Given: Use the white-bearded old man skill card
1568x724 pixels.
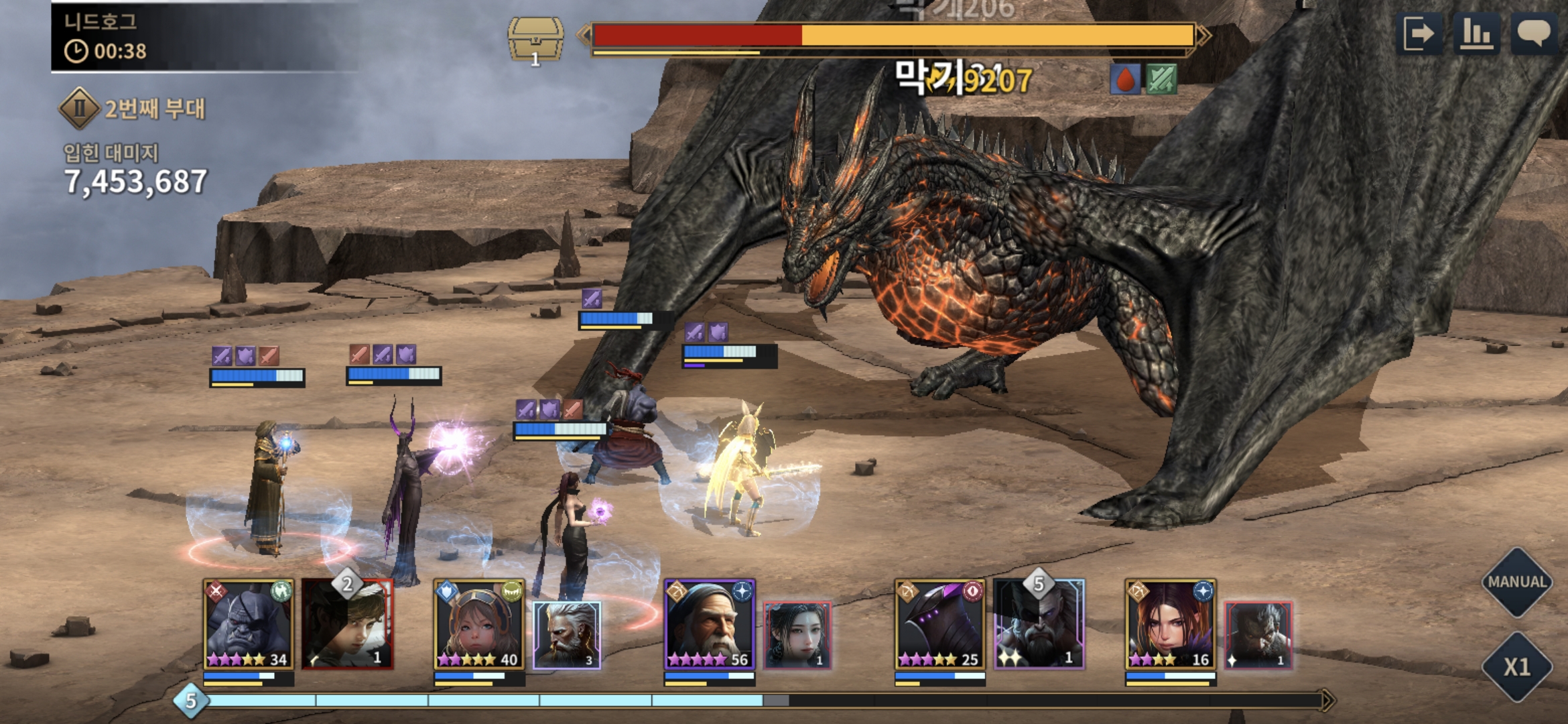Looking at the screenshot, I should (567, 635).
